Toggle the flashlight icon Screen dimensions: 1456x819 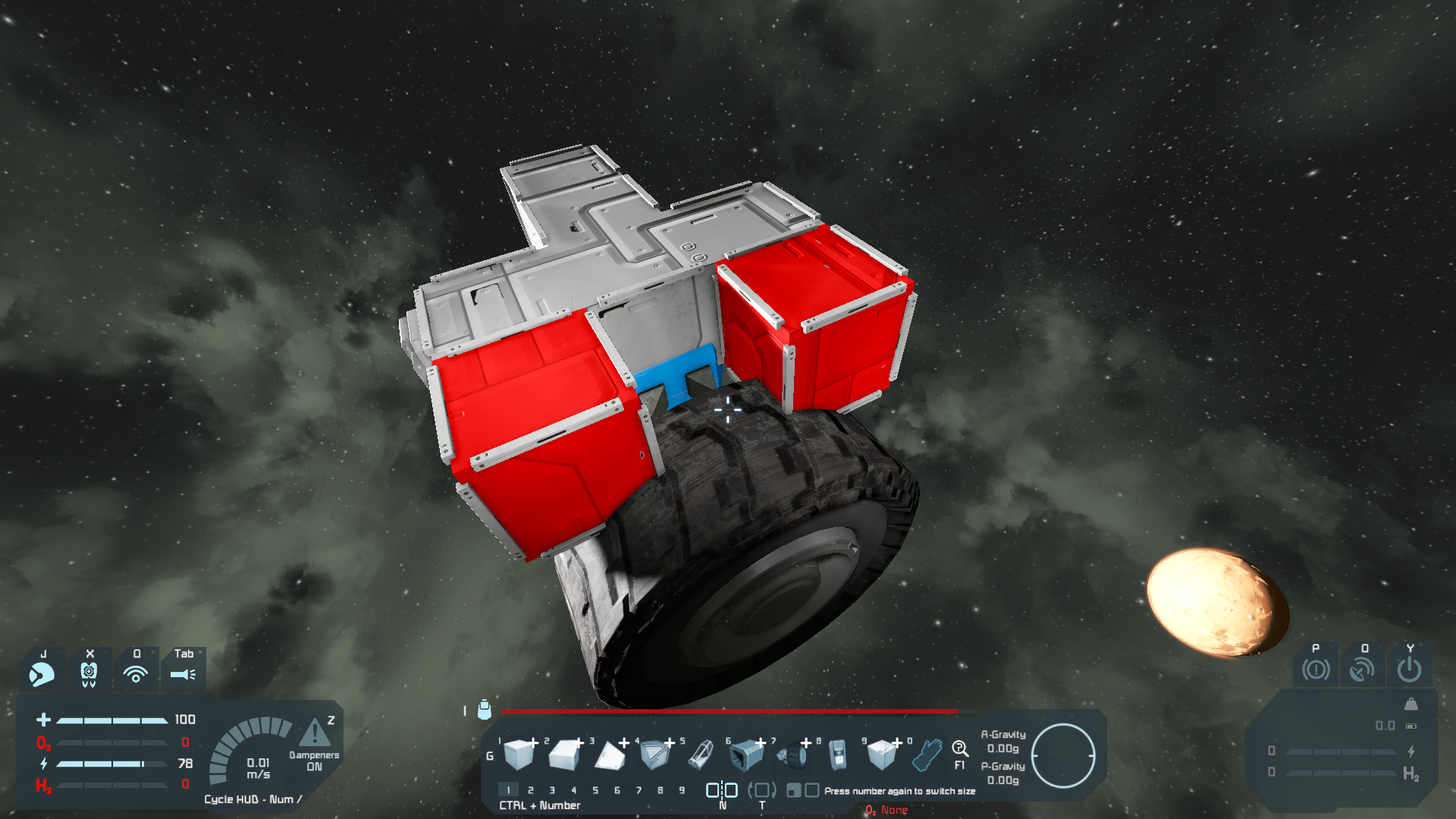(183, 674)
